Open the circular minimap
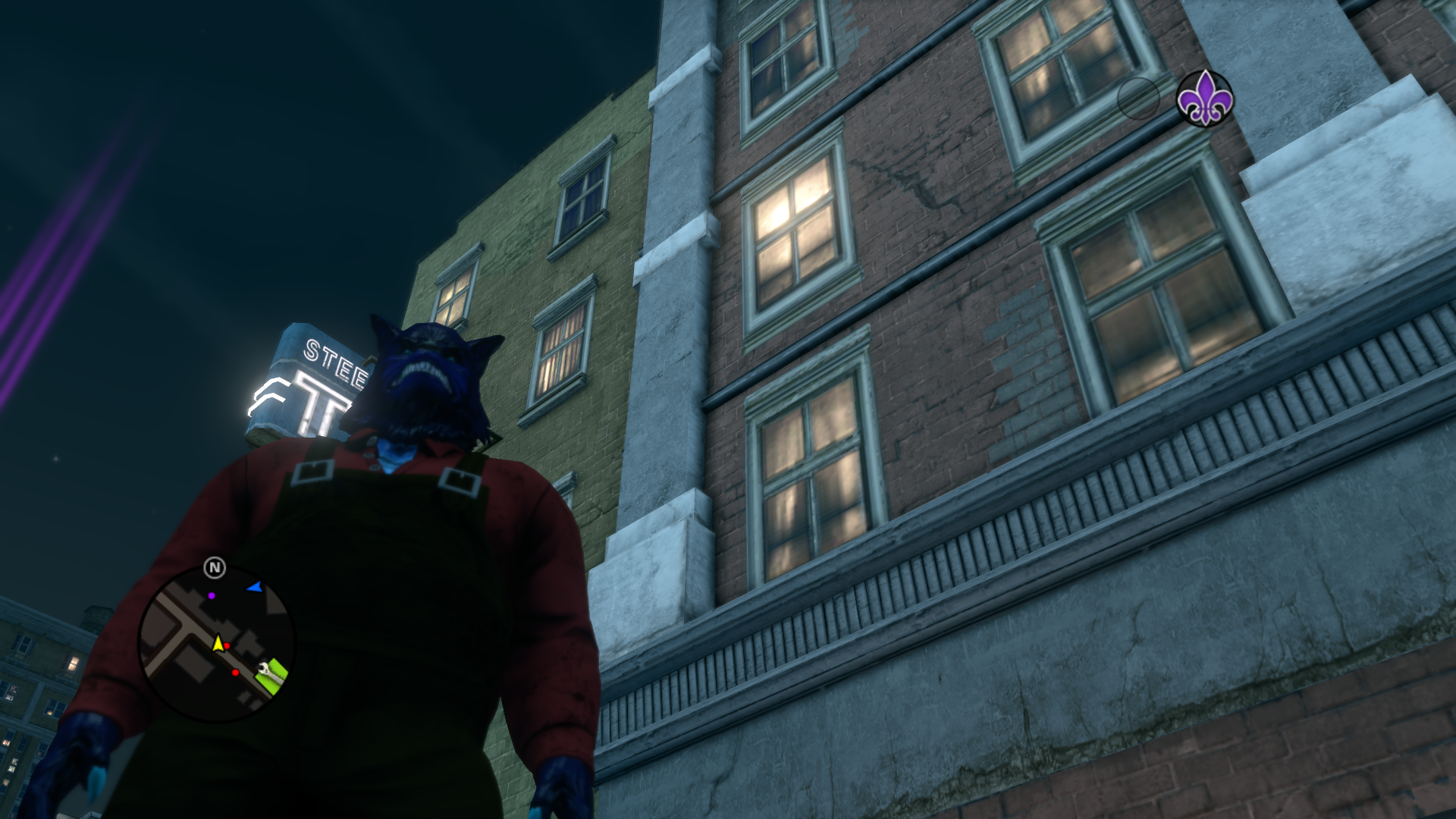The height and width of the screenshot is (819, 1456). point(216,643)
